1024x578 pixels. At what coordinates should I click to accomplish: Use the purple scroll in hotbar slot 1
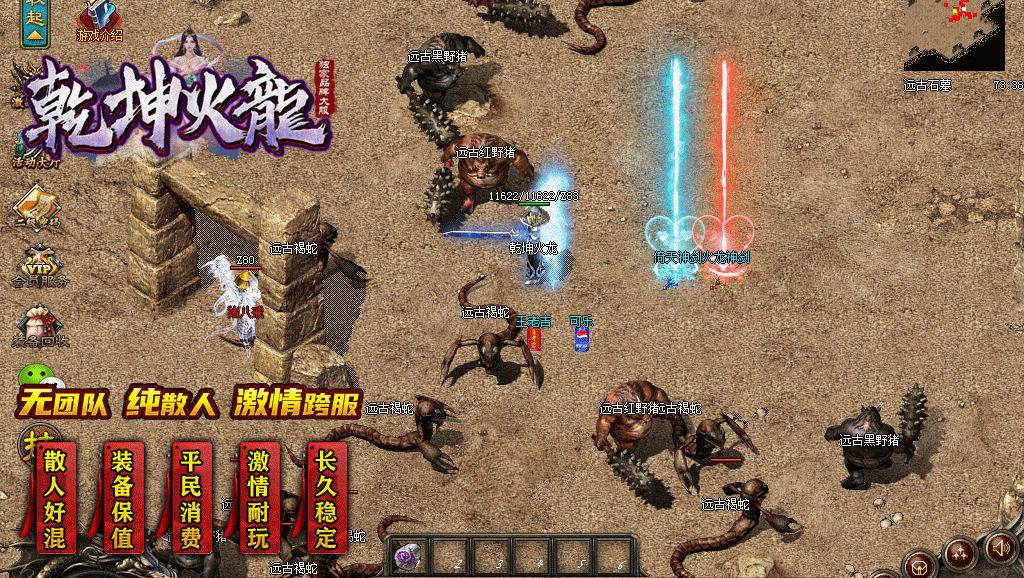point(407,556)
